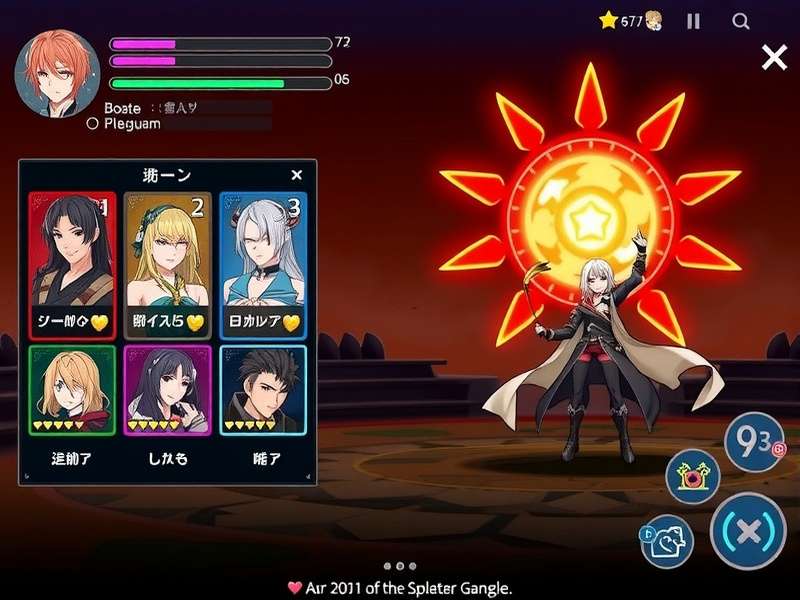Select the spiky-haired male portrait with cyan border

[263, 390]
